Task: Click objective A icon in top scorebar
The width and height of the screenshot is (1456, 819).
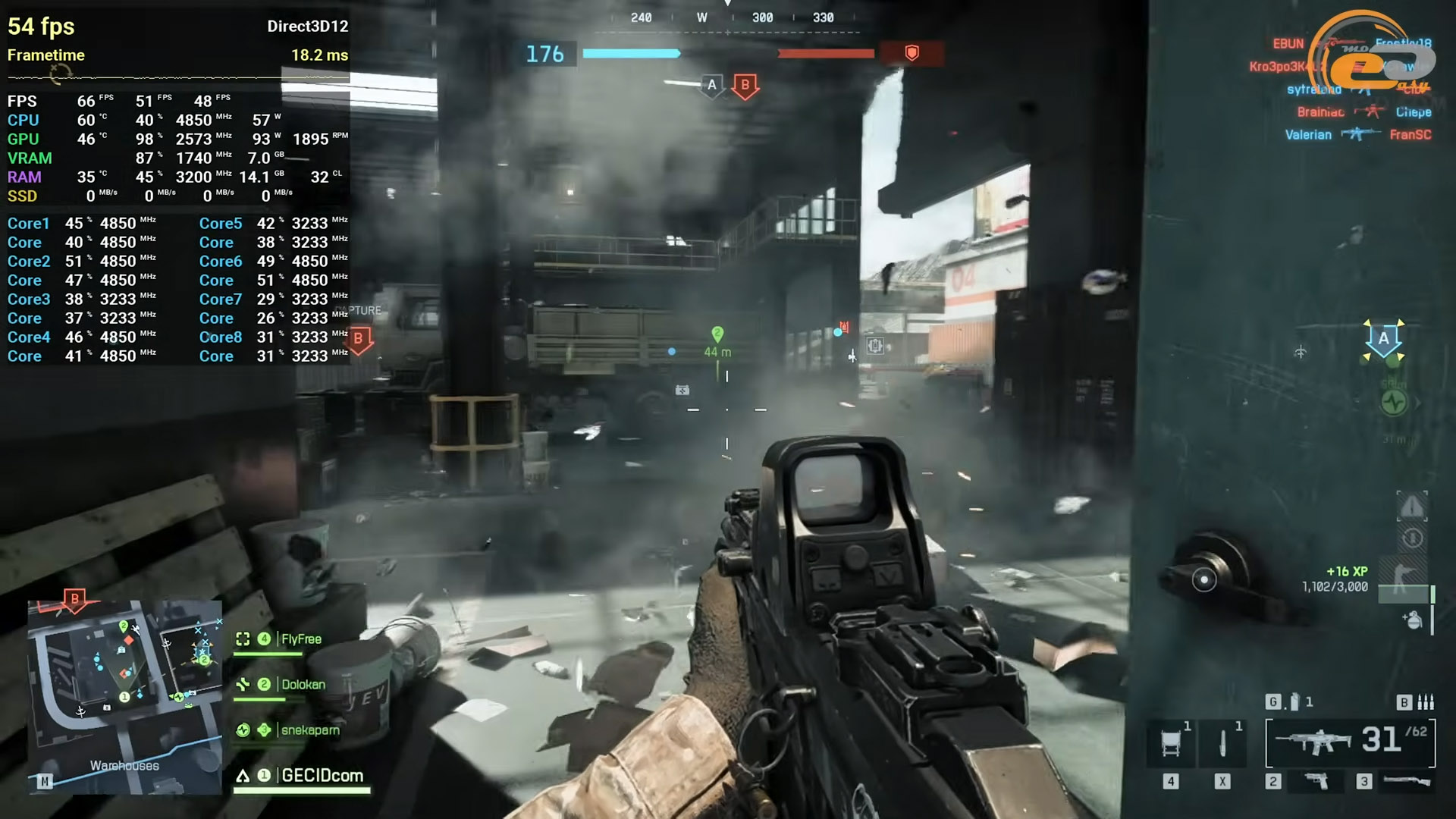Action: [711, 85]
